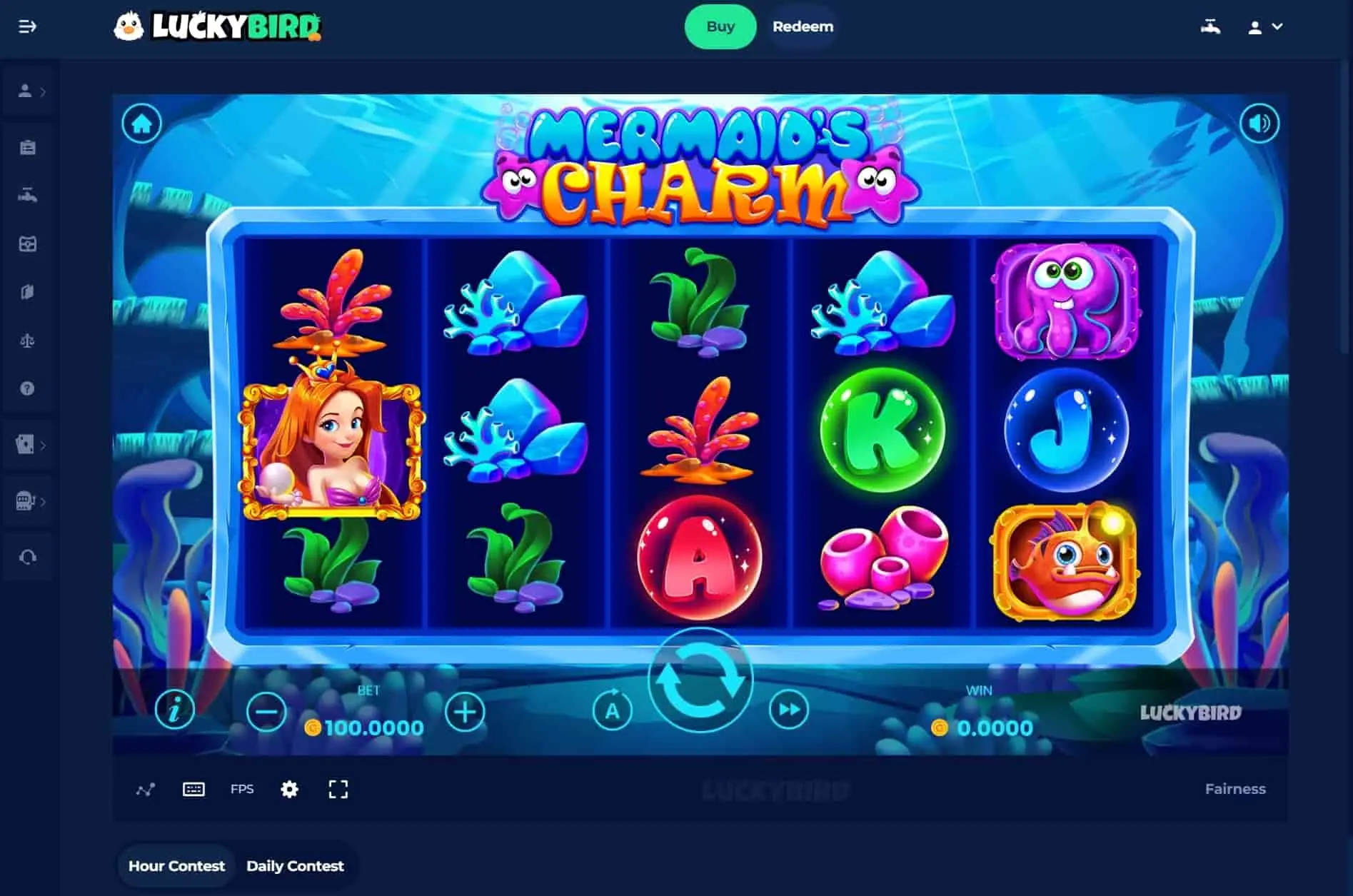The height and width of the screenshot is (896, 1353).
Task: Activate turbo spin fast-forward button
Action: pyautogui.click(x=789, y=710)
